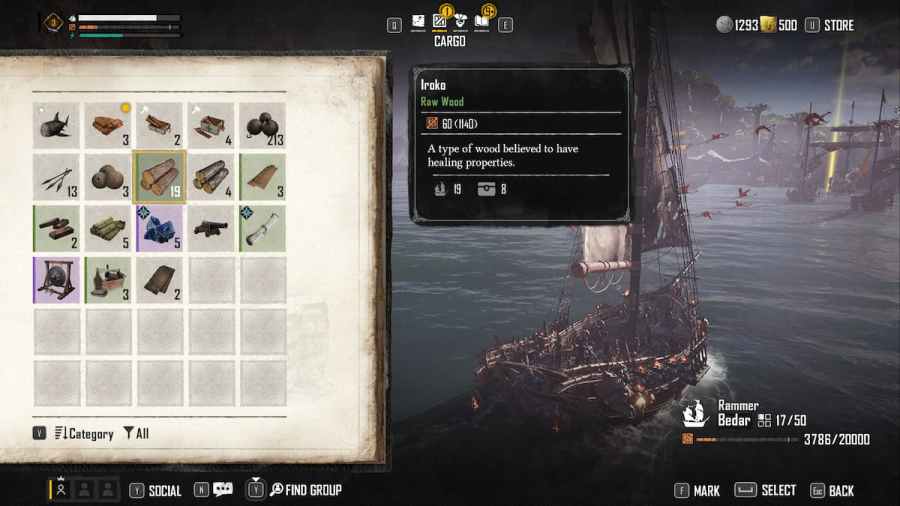
Task: Sort cargo by Category
Action: pyautogui.click(x=83, y=434)
